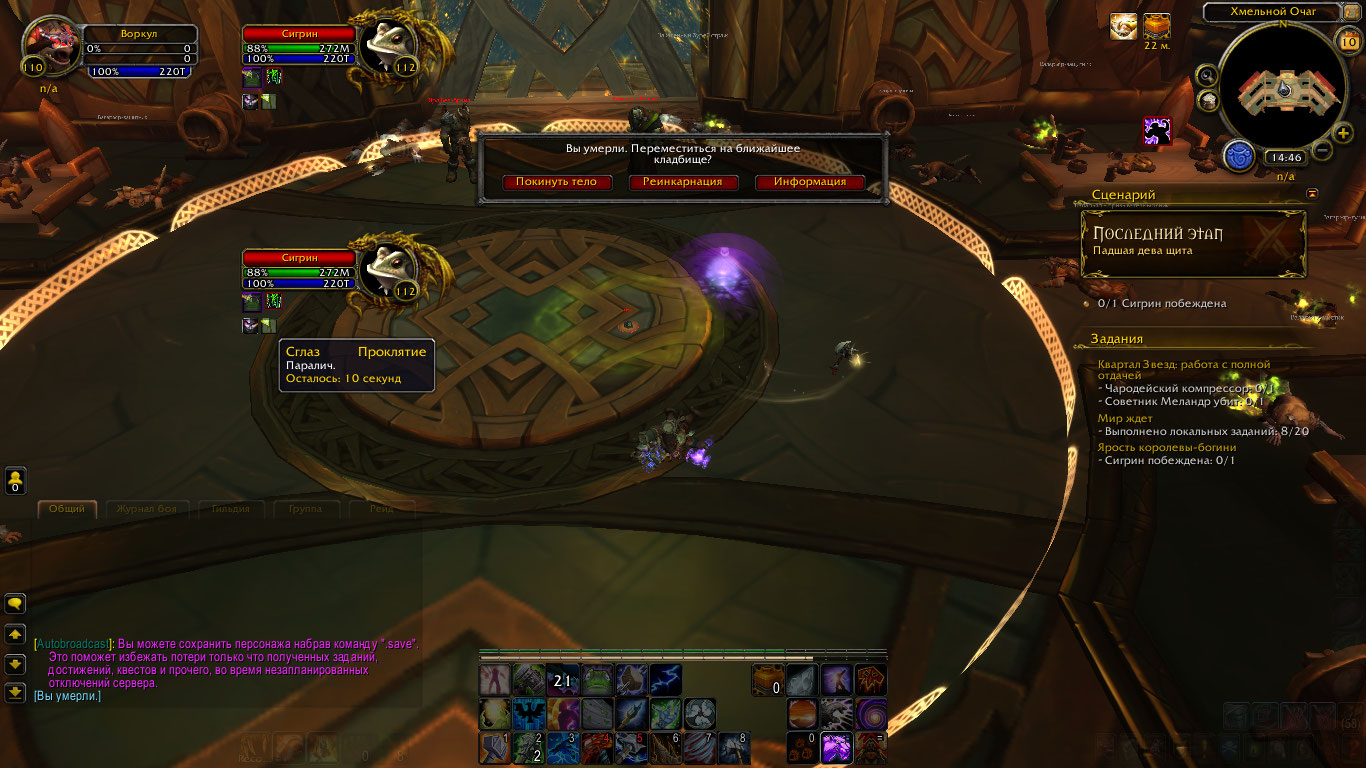
Task: Collapse the Сценарий objectives tracker
Action: pos(1313,194)
